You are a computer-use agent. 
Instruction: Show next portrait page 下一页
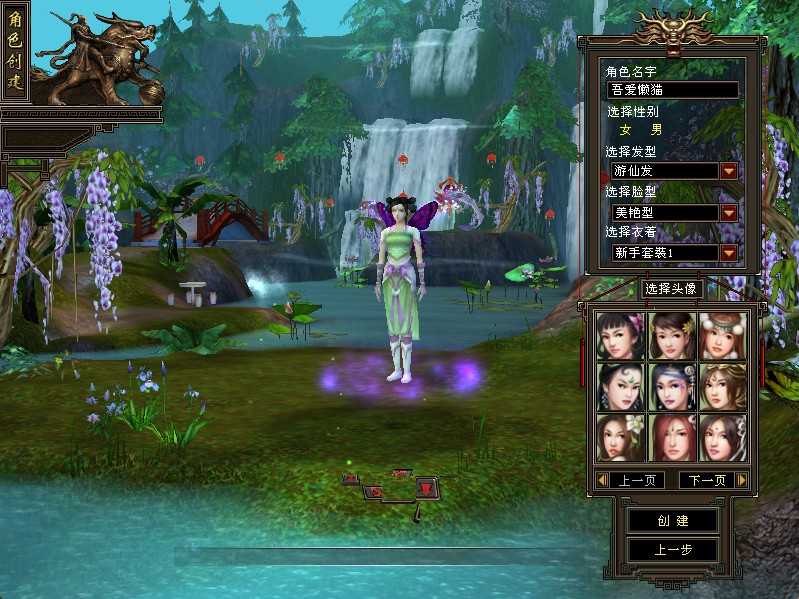[x=706, y=481]
